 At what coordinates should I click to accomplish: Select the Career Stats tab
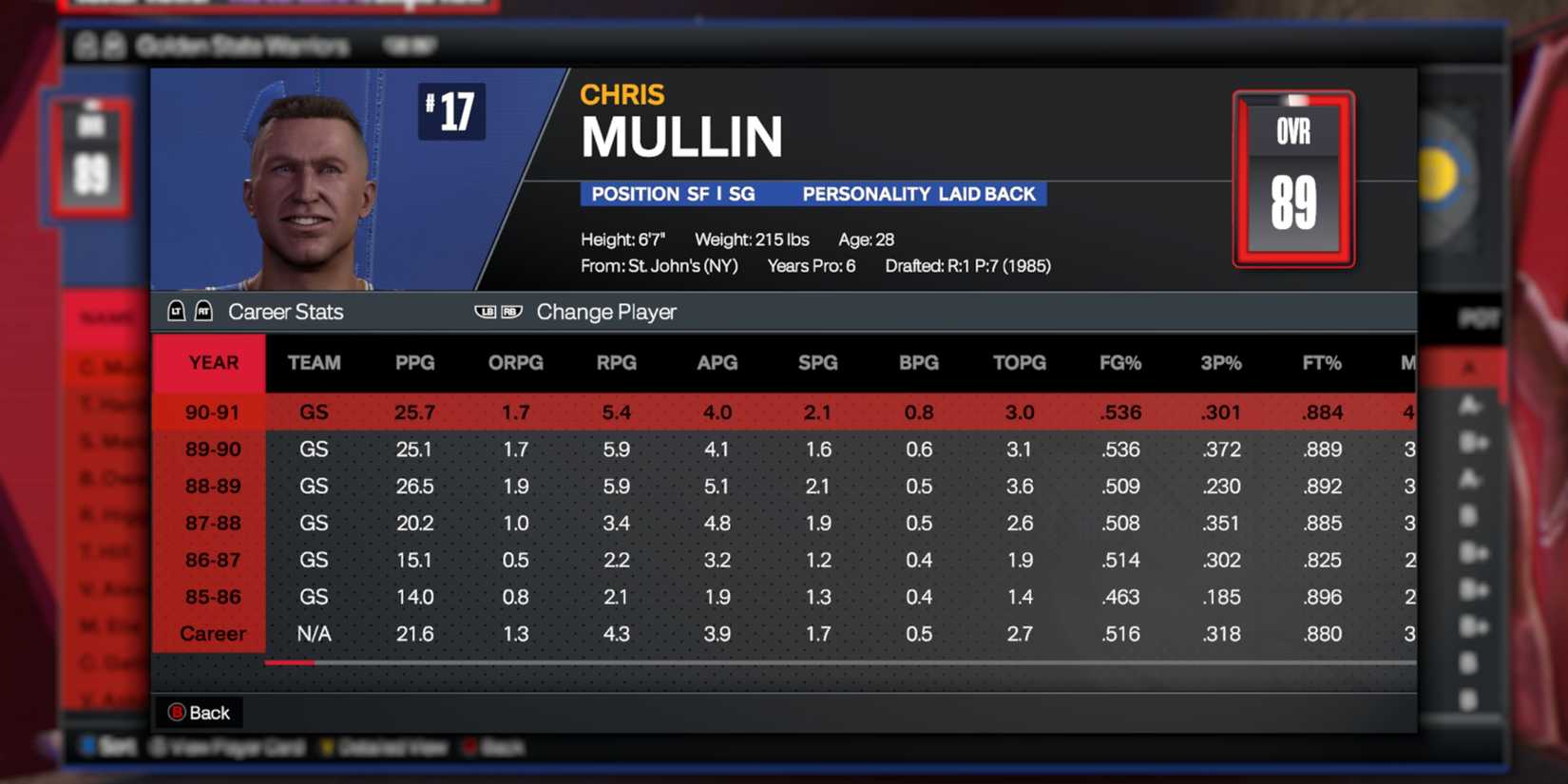click(285, 311)
